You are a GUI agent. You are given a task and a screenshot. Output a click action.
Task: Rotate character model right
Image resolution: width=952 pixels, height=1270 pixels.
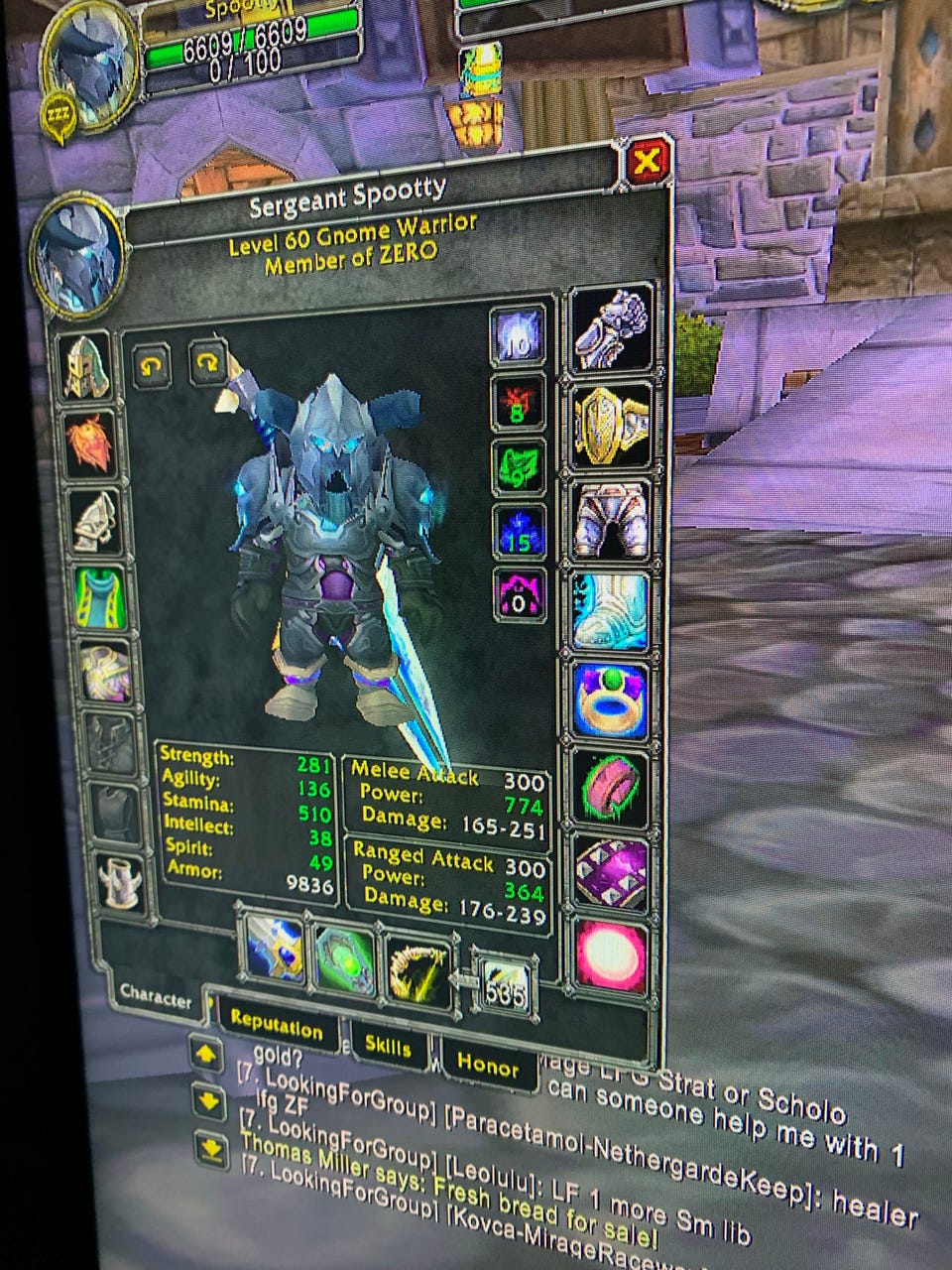pyautogui.click(x=207, y=363)
